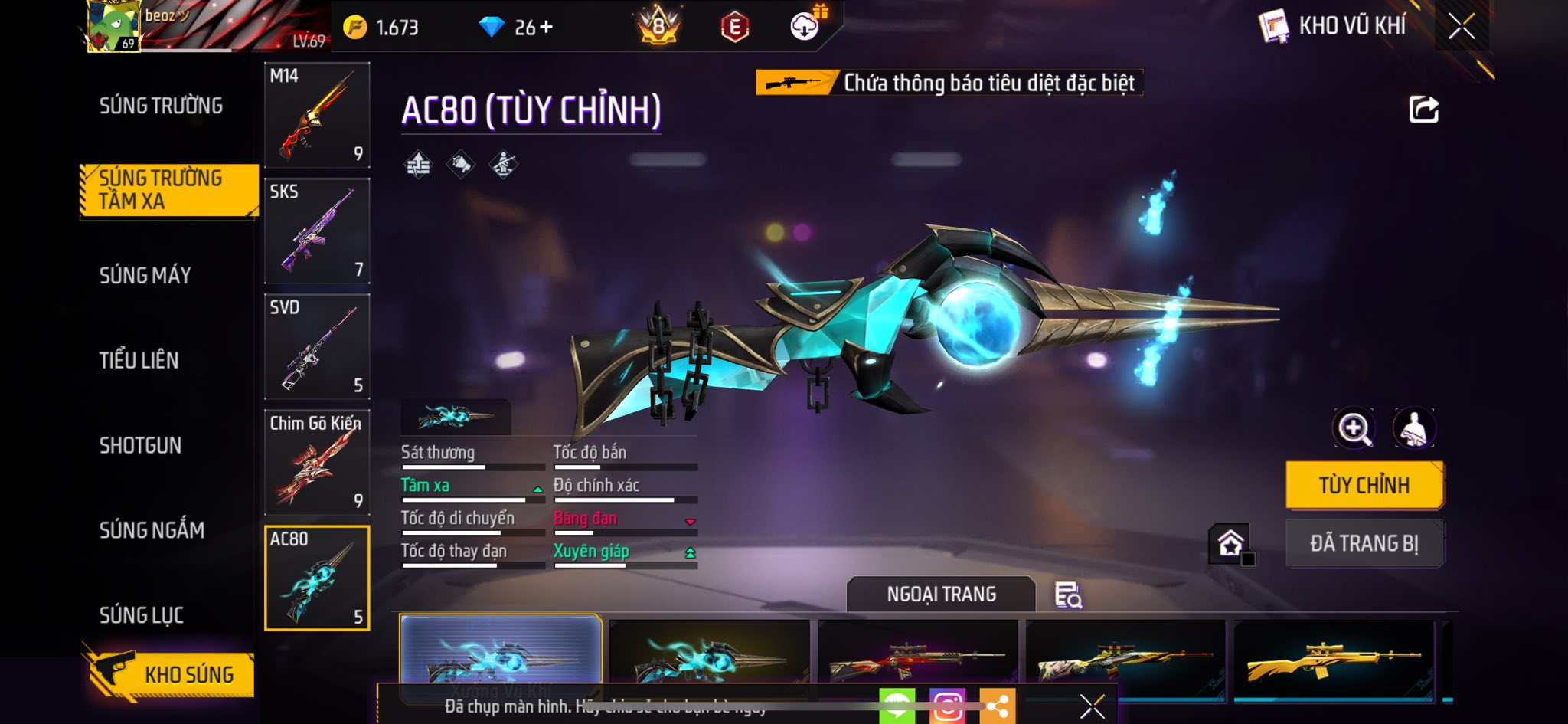The width and height of the screenshot is (1568, 724).
Task: Select the Chim Gõ Kiến weapon tile
Action: point(317,462)
